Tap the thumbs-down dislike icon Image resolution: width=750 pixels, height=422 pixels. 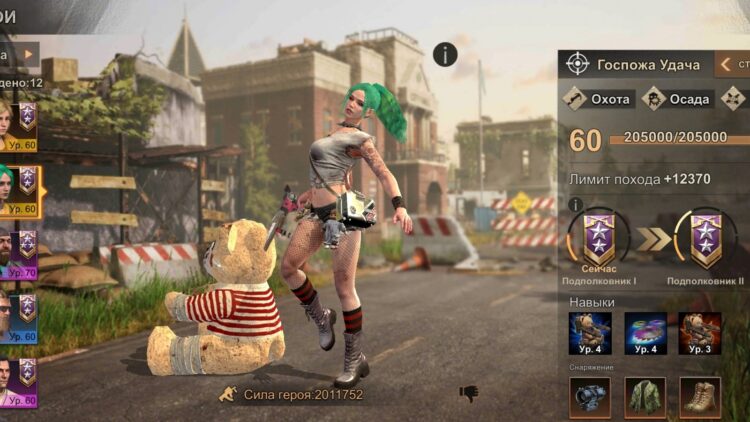[x=468, y=393]
